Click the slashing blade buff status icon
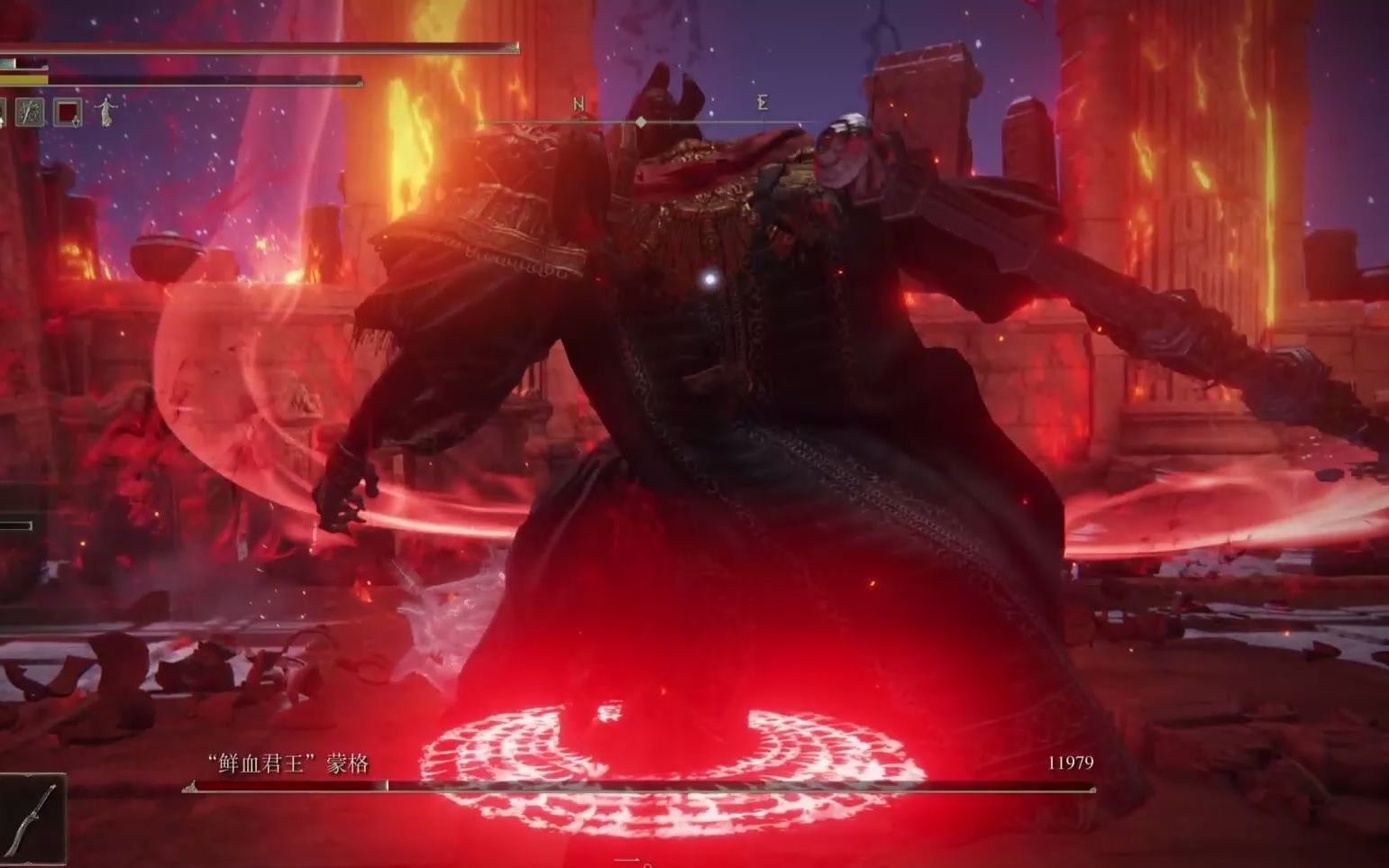The image size is (1389, 868). coord(31,113)
